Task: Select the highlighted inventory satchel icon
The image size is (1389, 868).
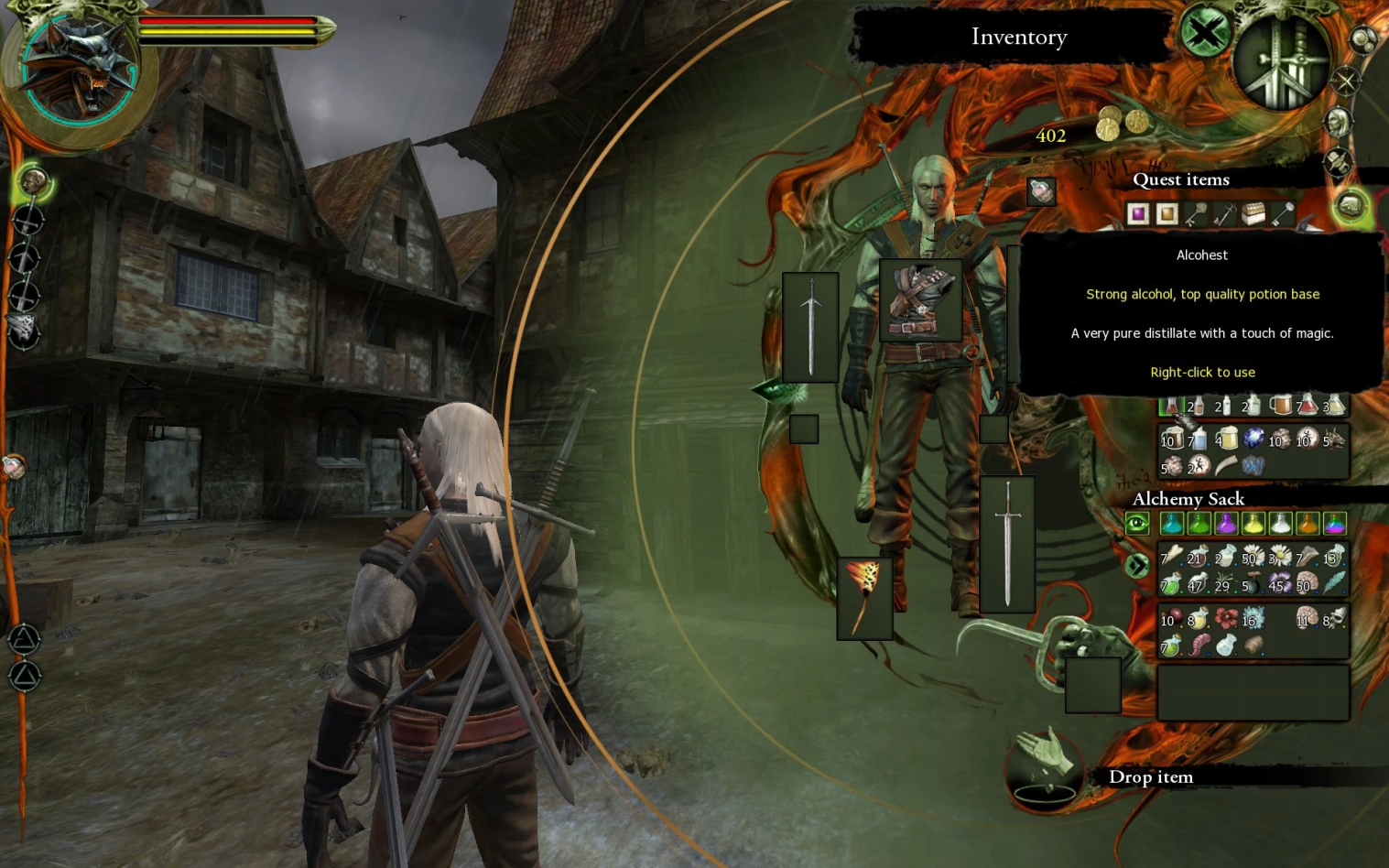Action: pyautogui.click(x=1351, y=206)
